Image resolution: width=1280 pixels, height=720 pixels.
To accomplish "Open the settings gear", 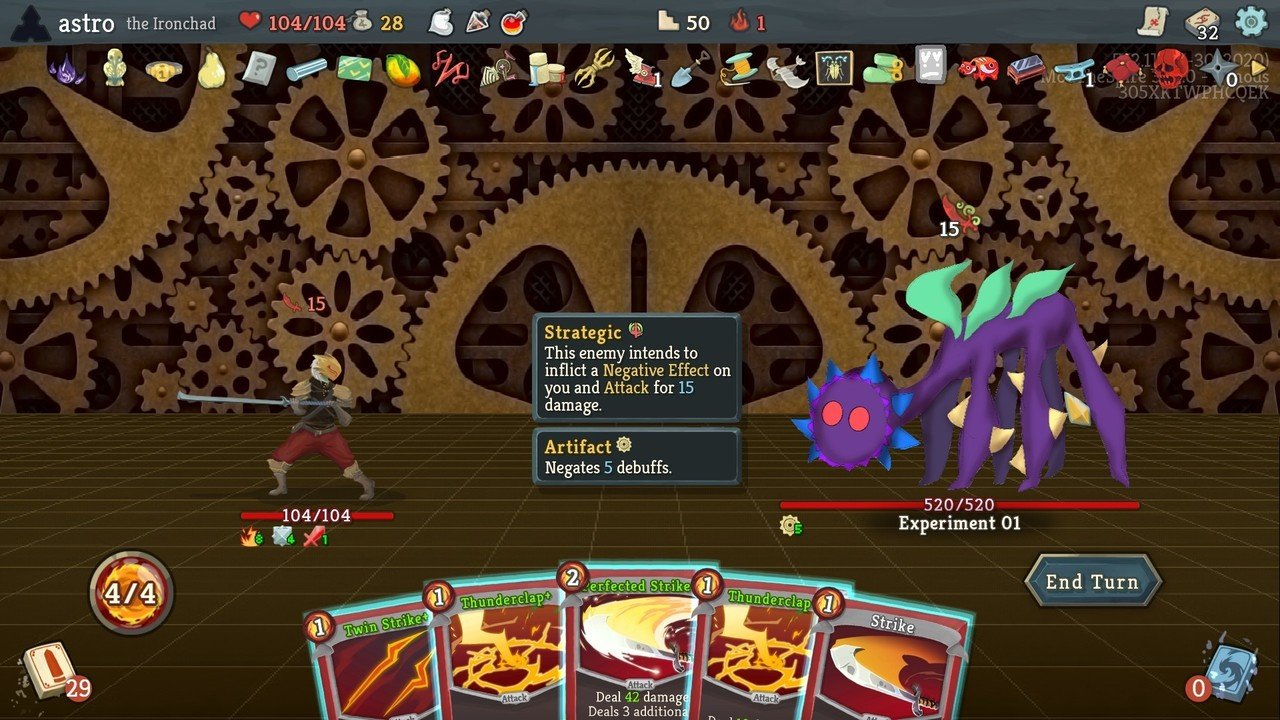I will [1248, 19].
